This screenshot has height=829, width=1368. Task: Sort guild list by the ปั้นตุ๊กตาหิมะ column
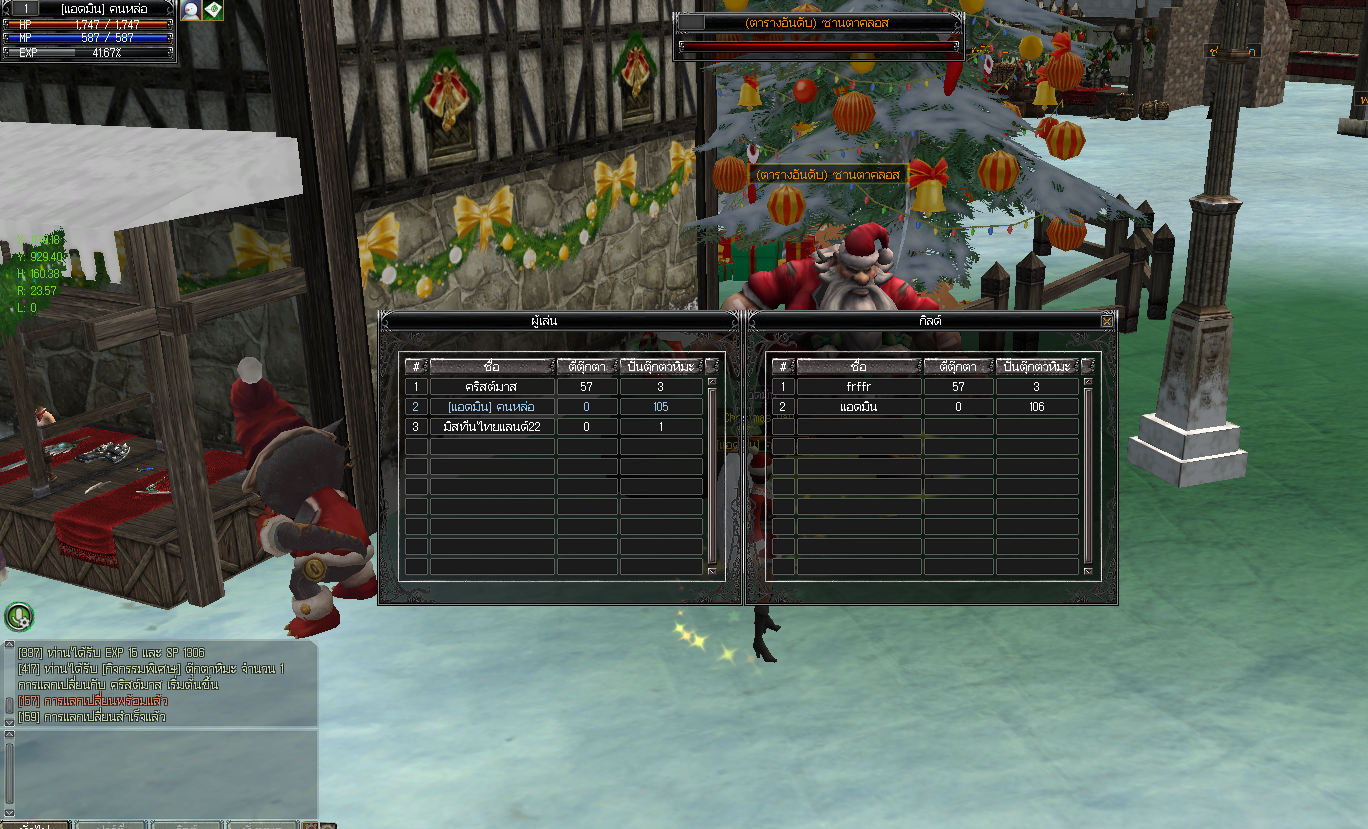click(x=1037, y=367)
